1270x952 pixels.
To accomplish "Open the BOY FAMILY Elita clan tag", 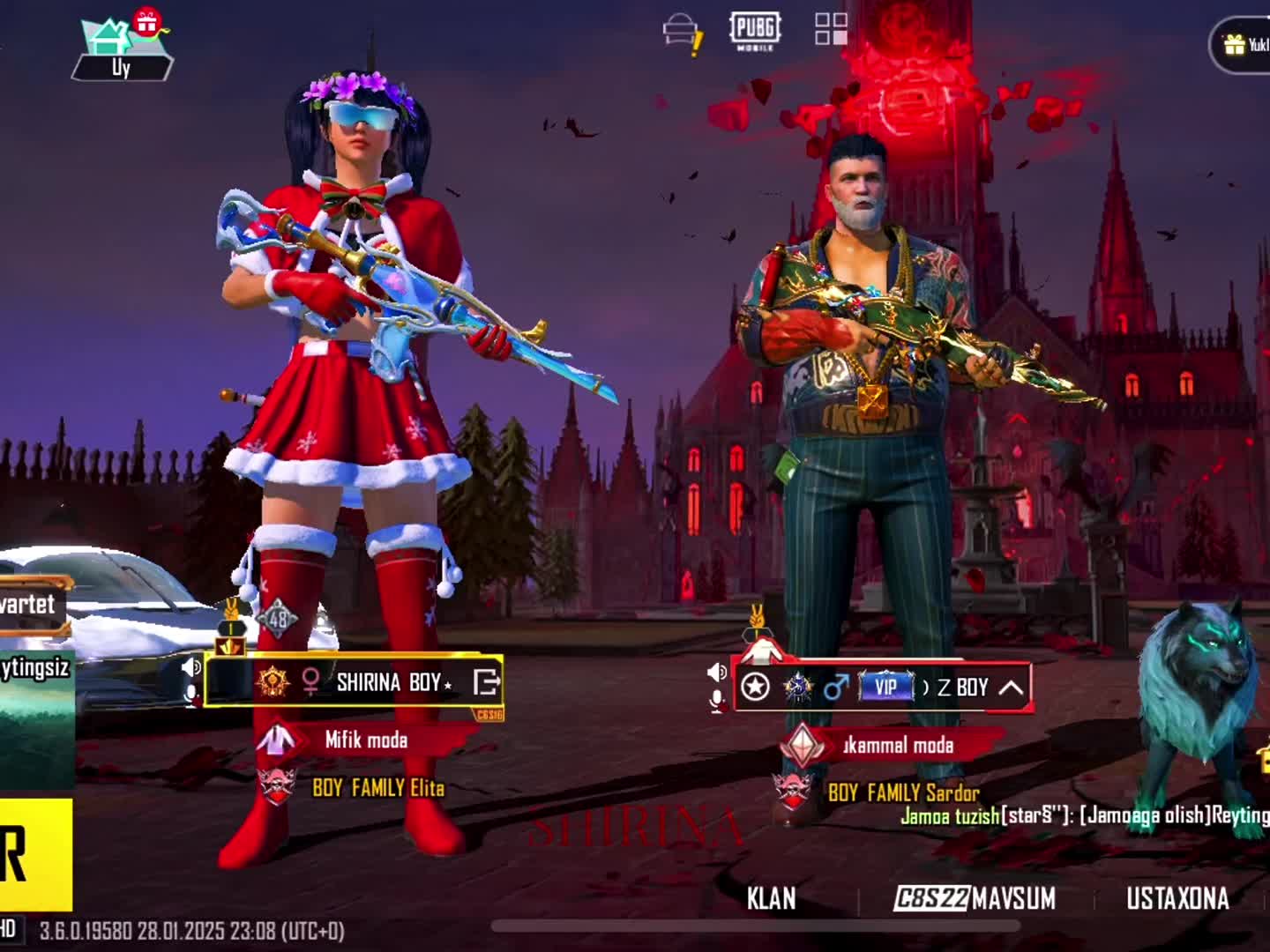I will (377, 787).
